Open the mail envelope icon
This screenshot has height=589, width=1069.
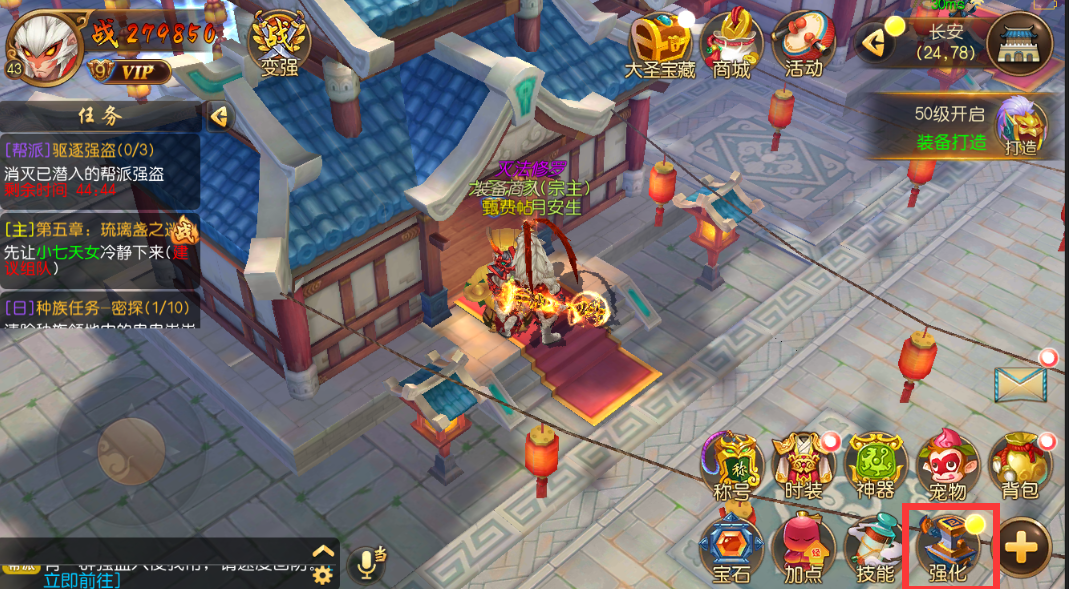[x=1020, y=384]
